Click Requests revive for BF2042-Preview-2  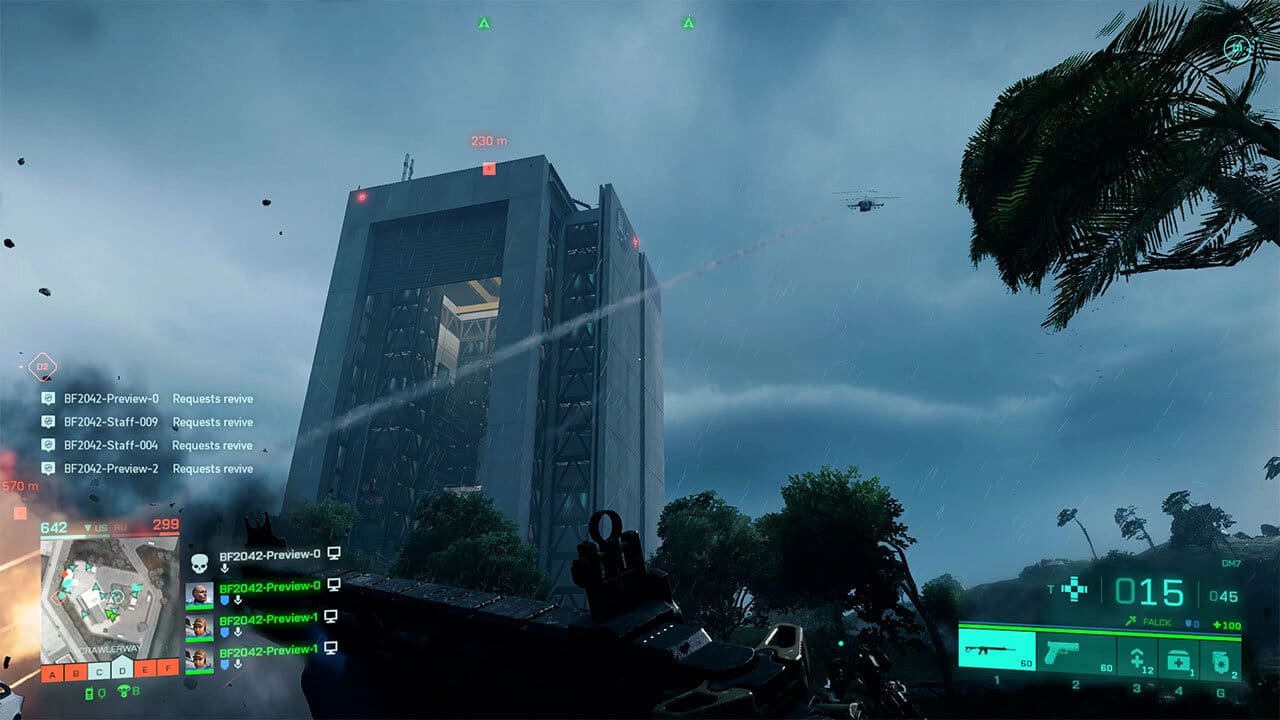tap(212, 470)
